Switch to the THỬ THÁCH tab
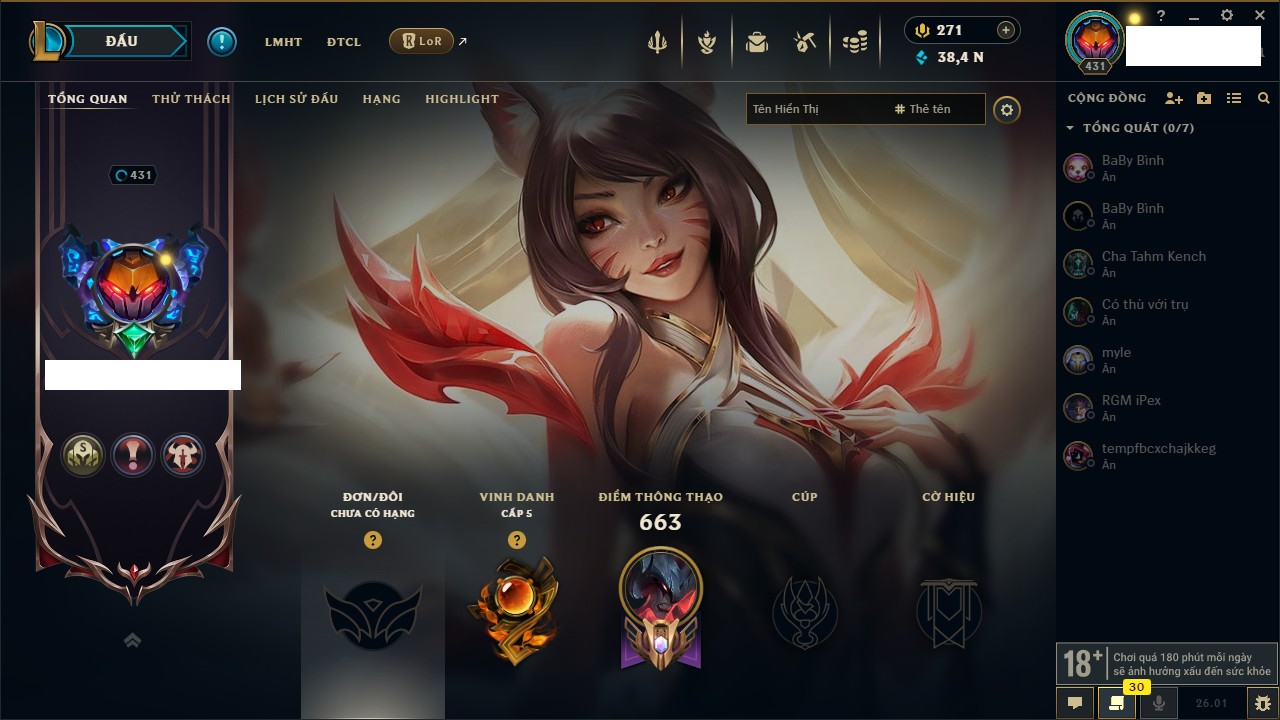The image size is (1280, 720). (191, 99)
